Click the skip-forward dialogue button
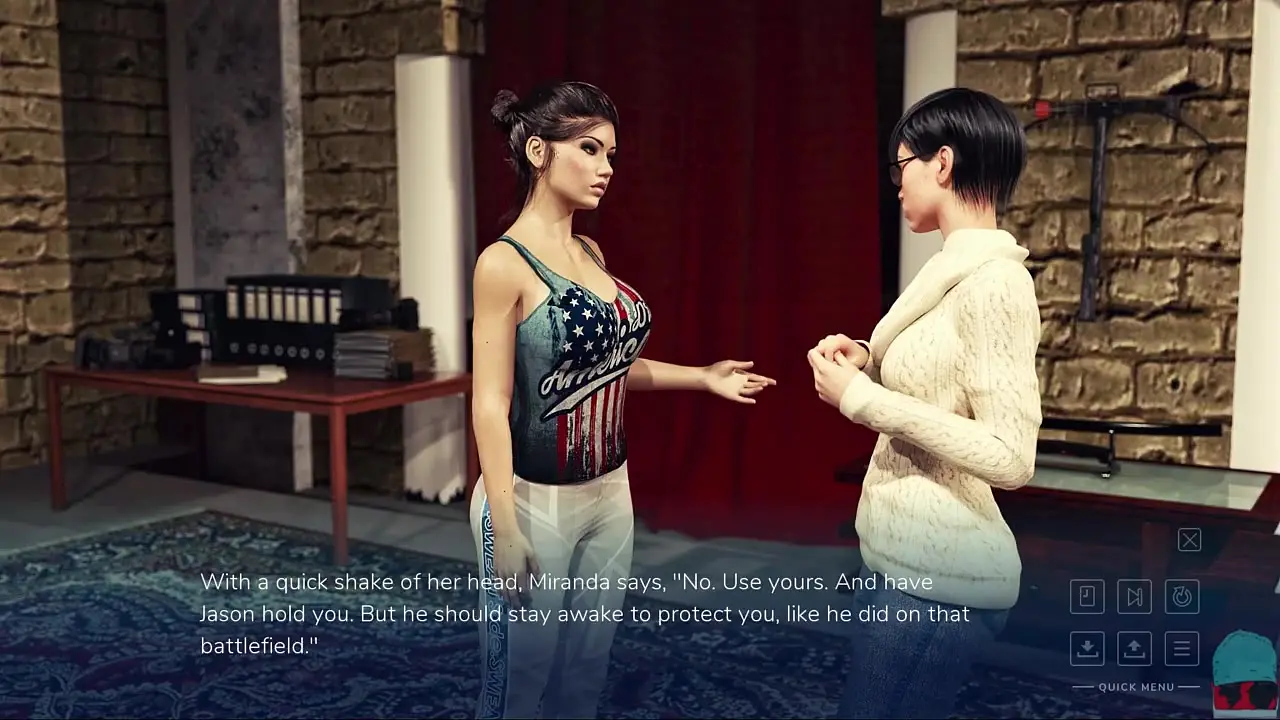The width and height of the screenshot is (1280, 720). click(x=1134, y=597)
